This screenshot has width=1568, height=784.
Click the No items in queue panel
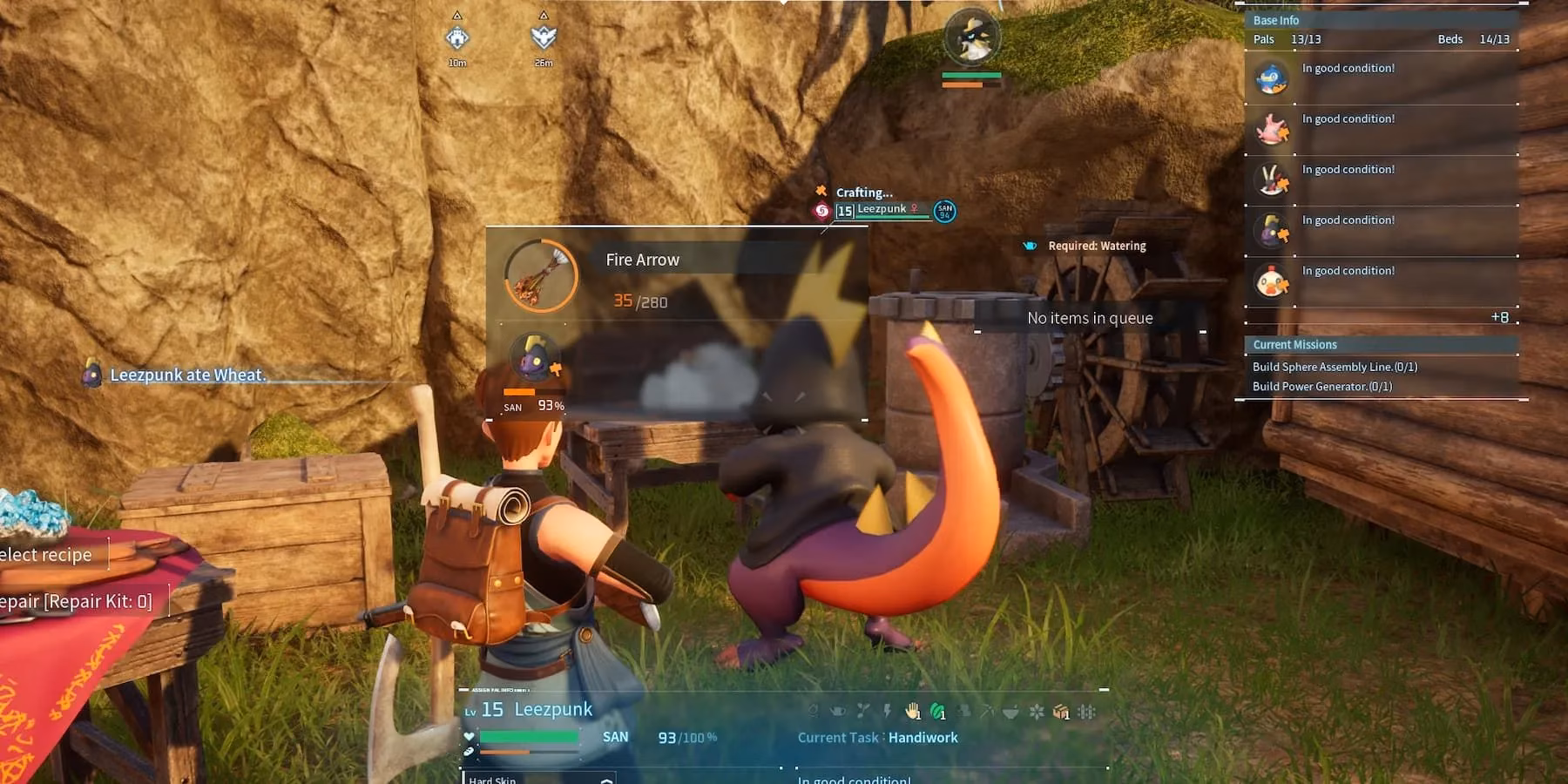click(1090, 318)
